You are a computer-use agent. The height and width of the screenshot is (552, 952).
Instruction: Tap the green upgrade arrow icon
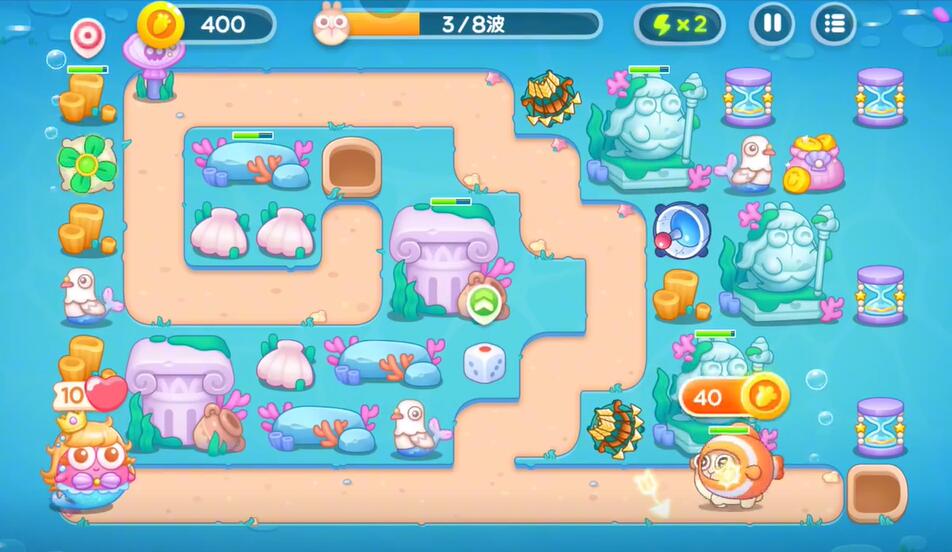click(484, 302)
